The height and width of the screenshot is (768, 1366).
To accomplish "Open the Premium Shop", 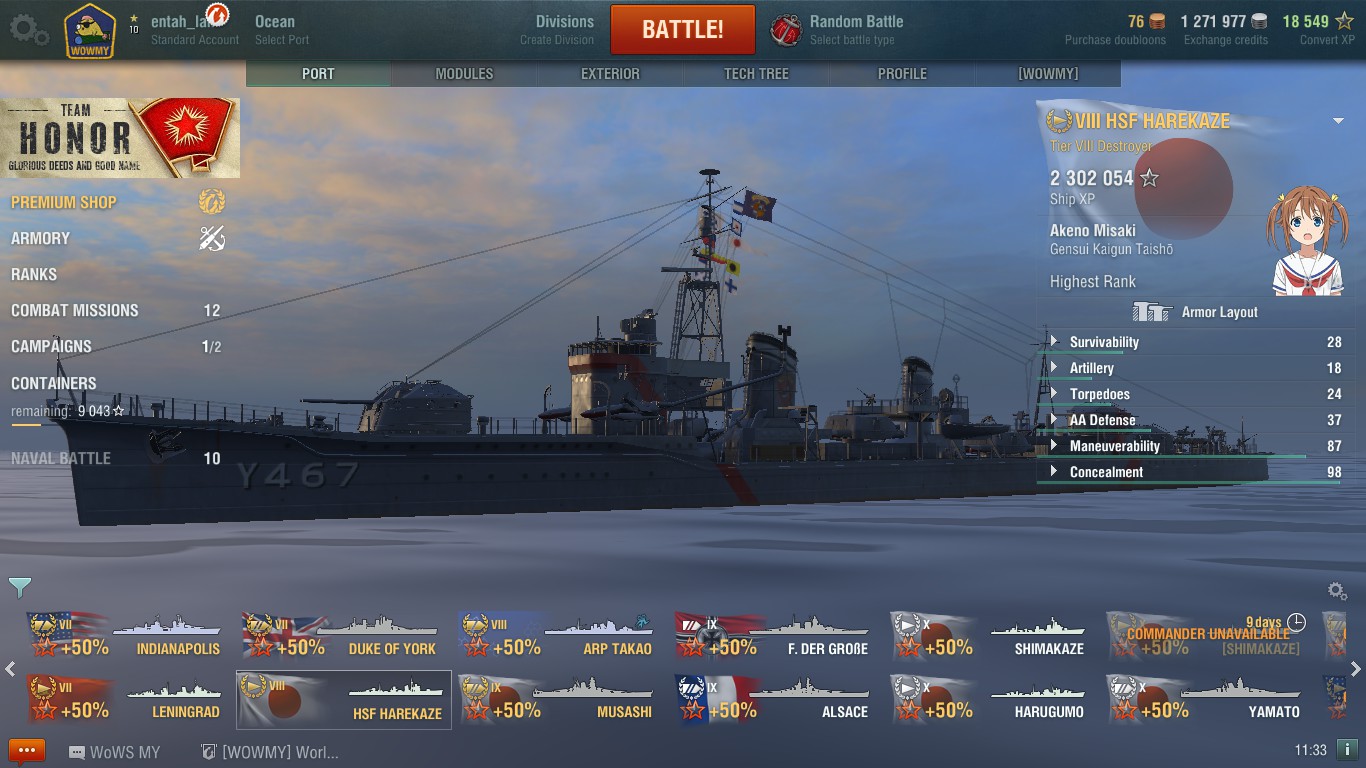I will coord(64,202).
